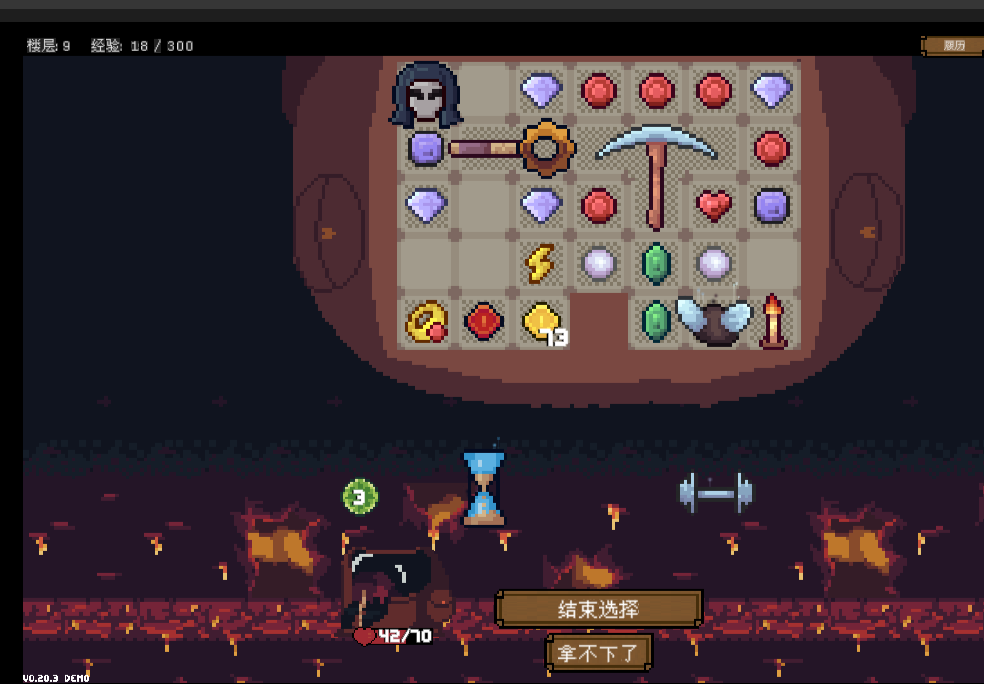Select the blue hourglass reward item
This screenshot has width=984, height=684.
tap(484, 488)
